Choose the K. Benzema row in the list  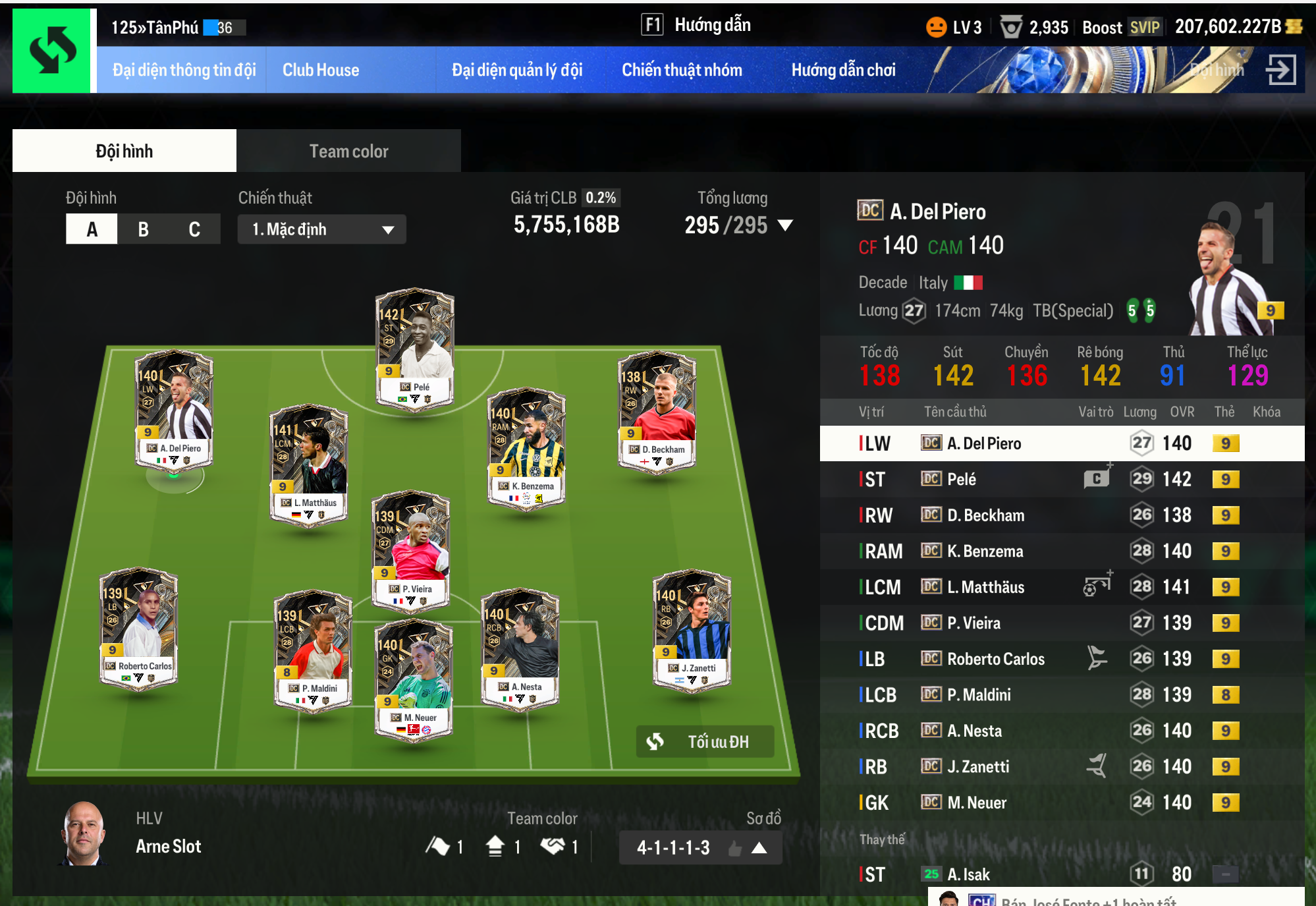(x=985, y=551)
